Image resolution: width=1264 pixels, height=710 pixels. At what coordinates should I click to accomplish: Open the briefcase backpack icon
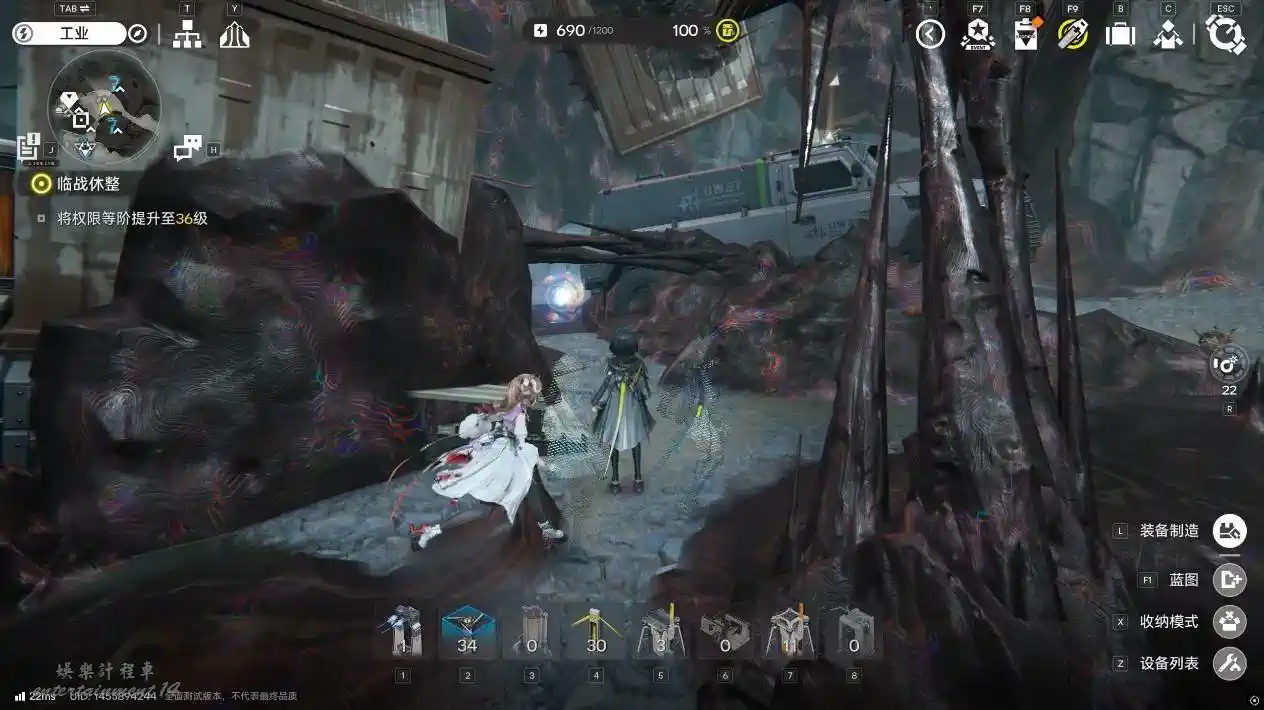tap(1120, 34)
